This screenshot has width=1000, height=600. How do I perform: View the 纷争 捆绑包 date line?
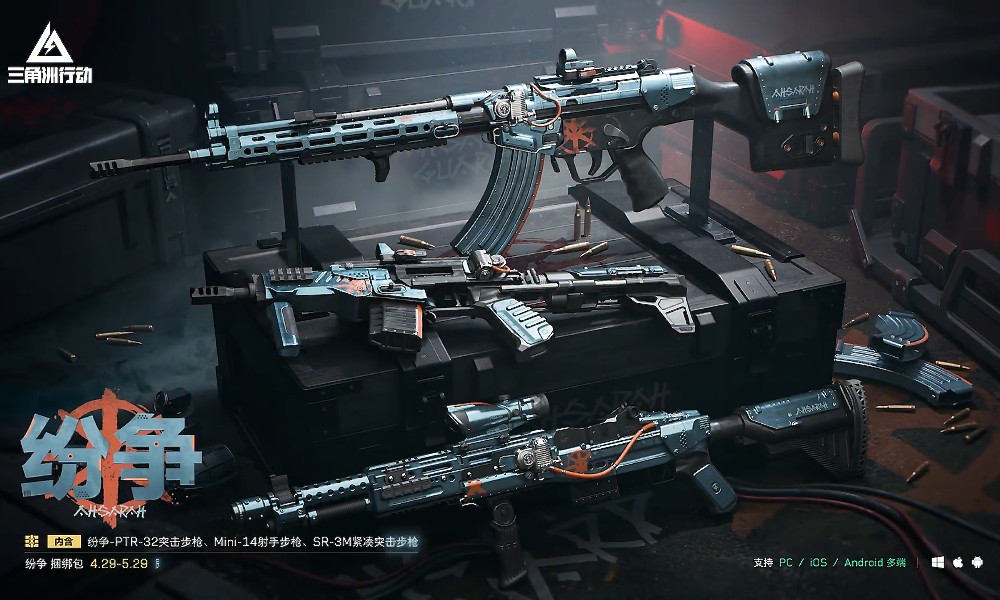[90, 563]
